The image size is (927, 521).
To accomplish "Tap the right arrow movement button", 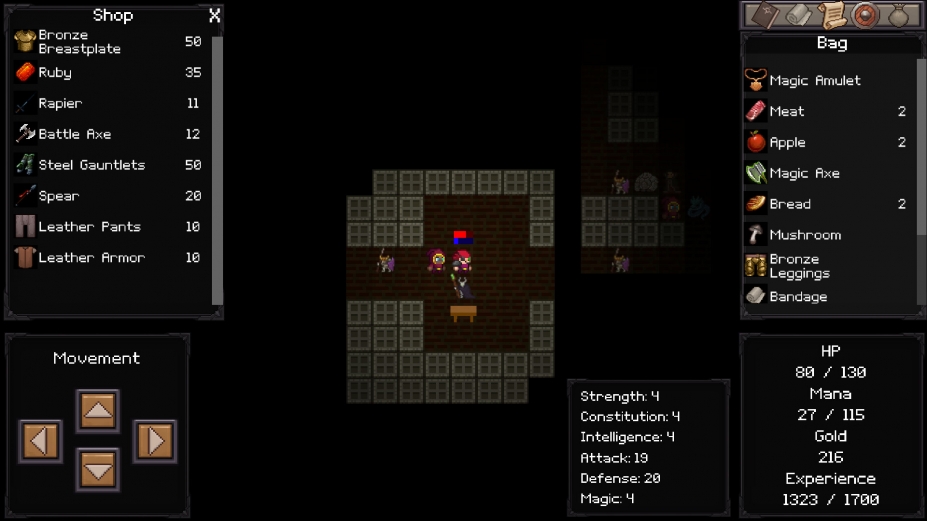I will 154,441.
